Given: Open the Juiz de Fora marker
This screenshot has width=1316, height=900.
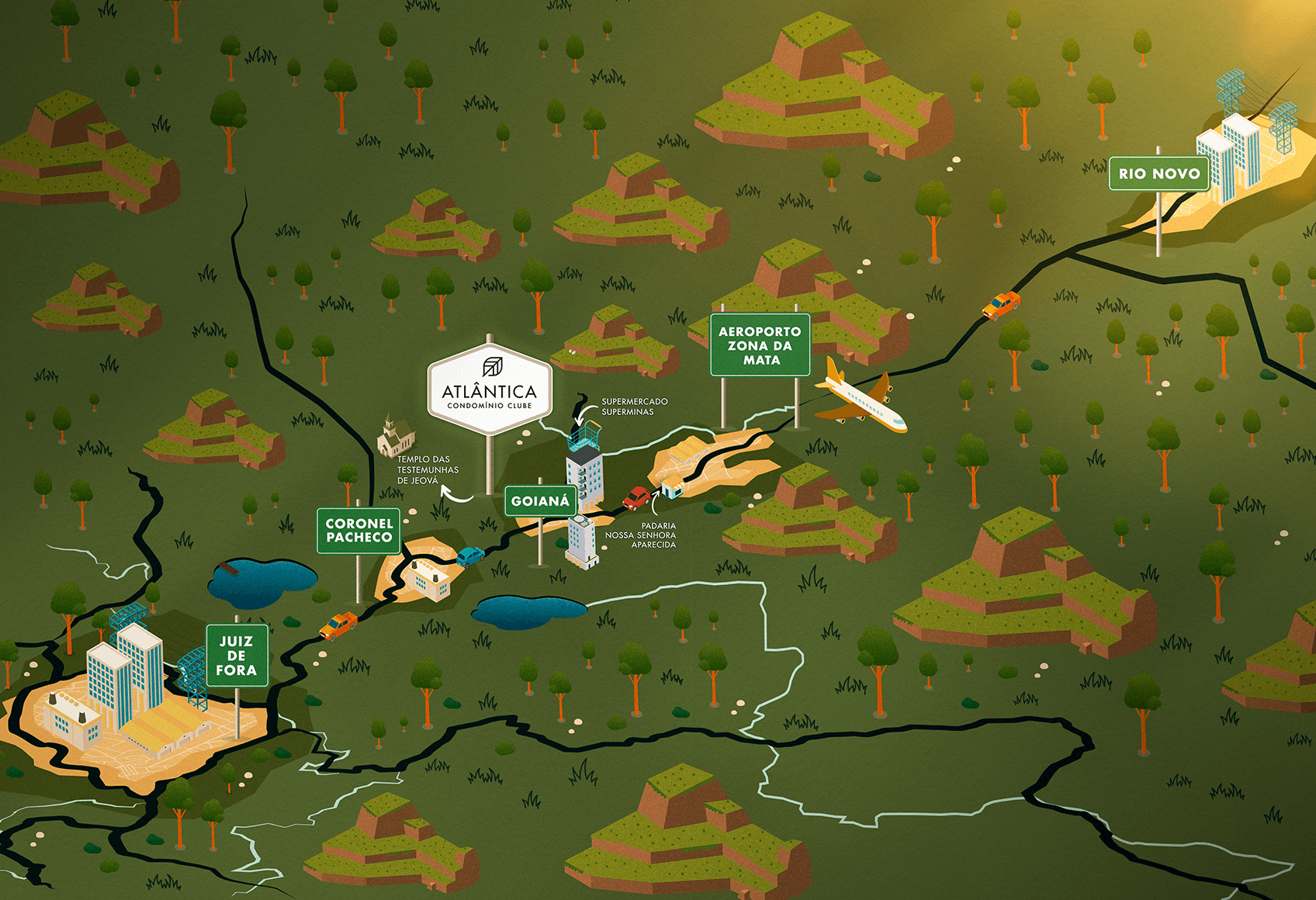Looking at the screenshot, I should (x=237, y=656).
